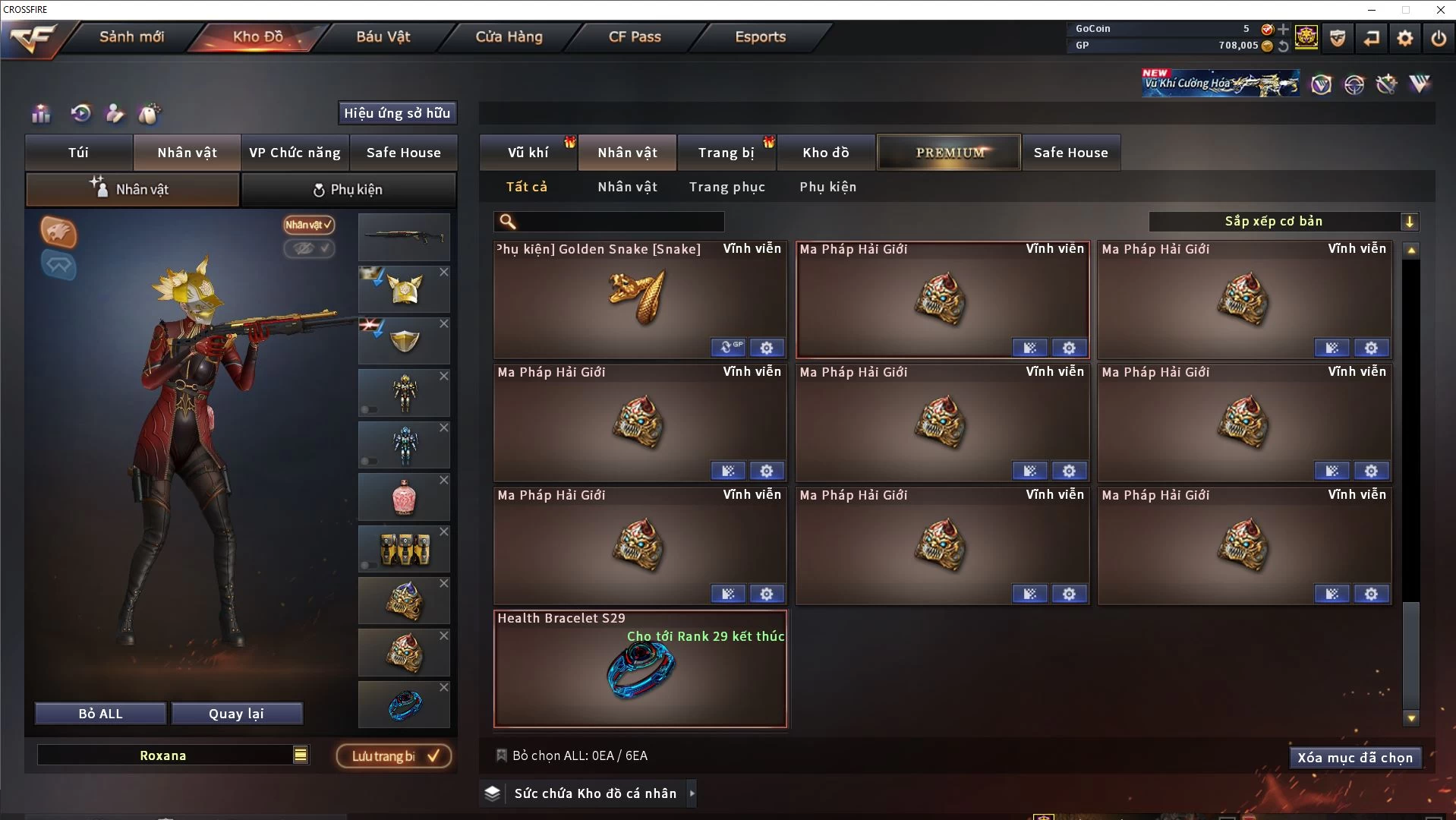
Task: Switch to the Esports section
Action: tap(760, 36)
